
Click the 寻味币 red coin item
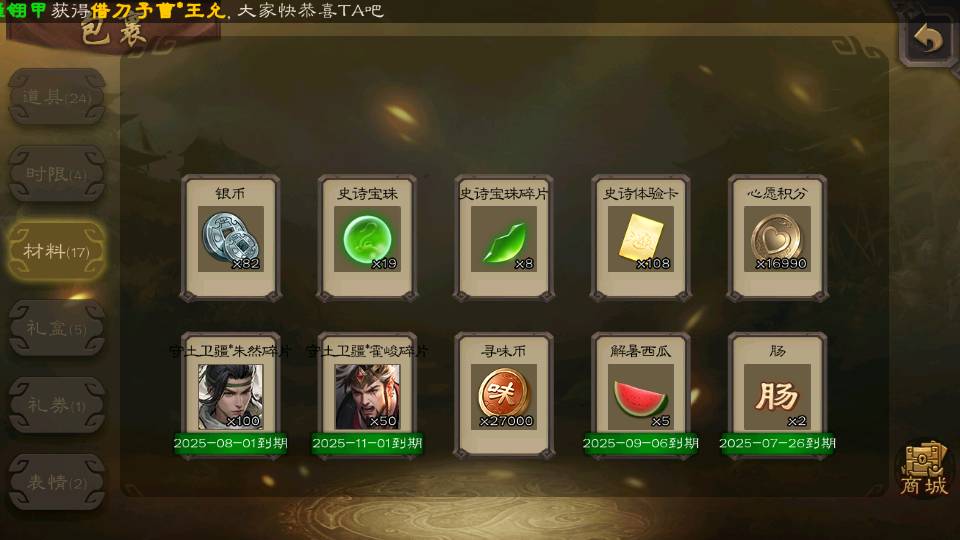coord(504,396)
